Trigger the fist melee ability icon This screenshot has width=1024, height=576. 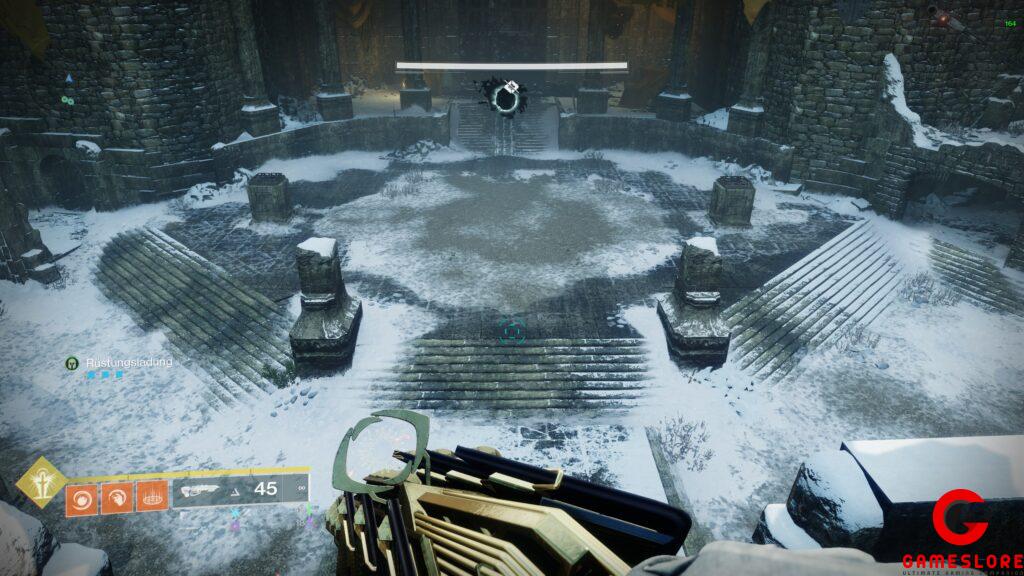[116, 497]
